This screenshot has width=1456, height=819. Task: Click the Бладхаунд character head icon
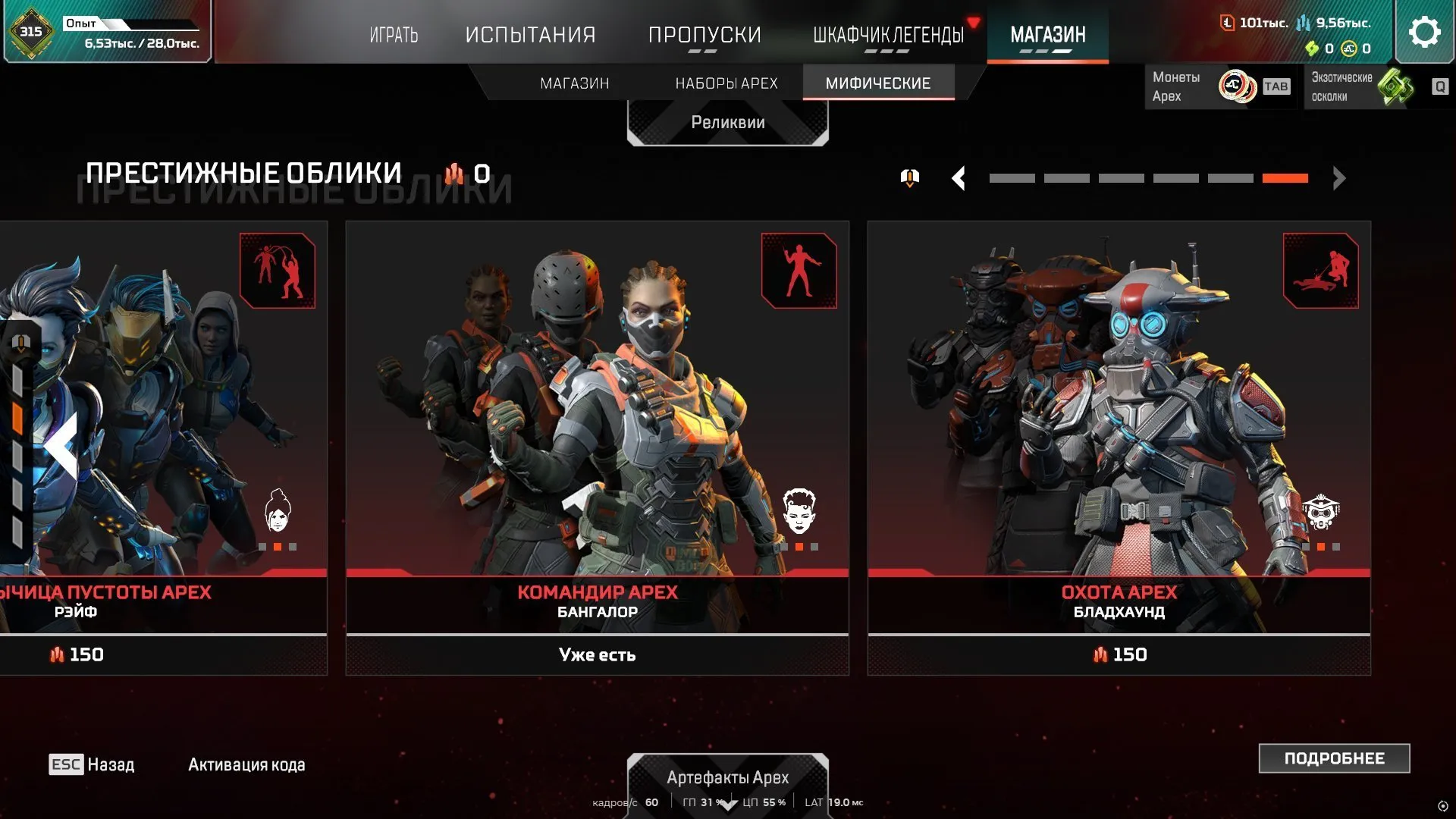pos(1323,513)
